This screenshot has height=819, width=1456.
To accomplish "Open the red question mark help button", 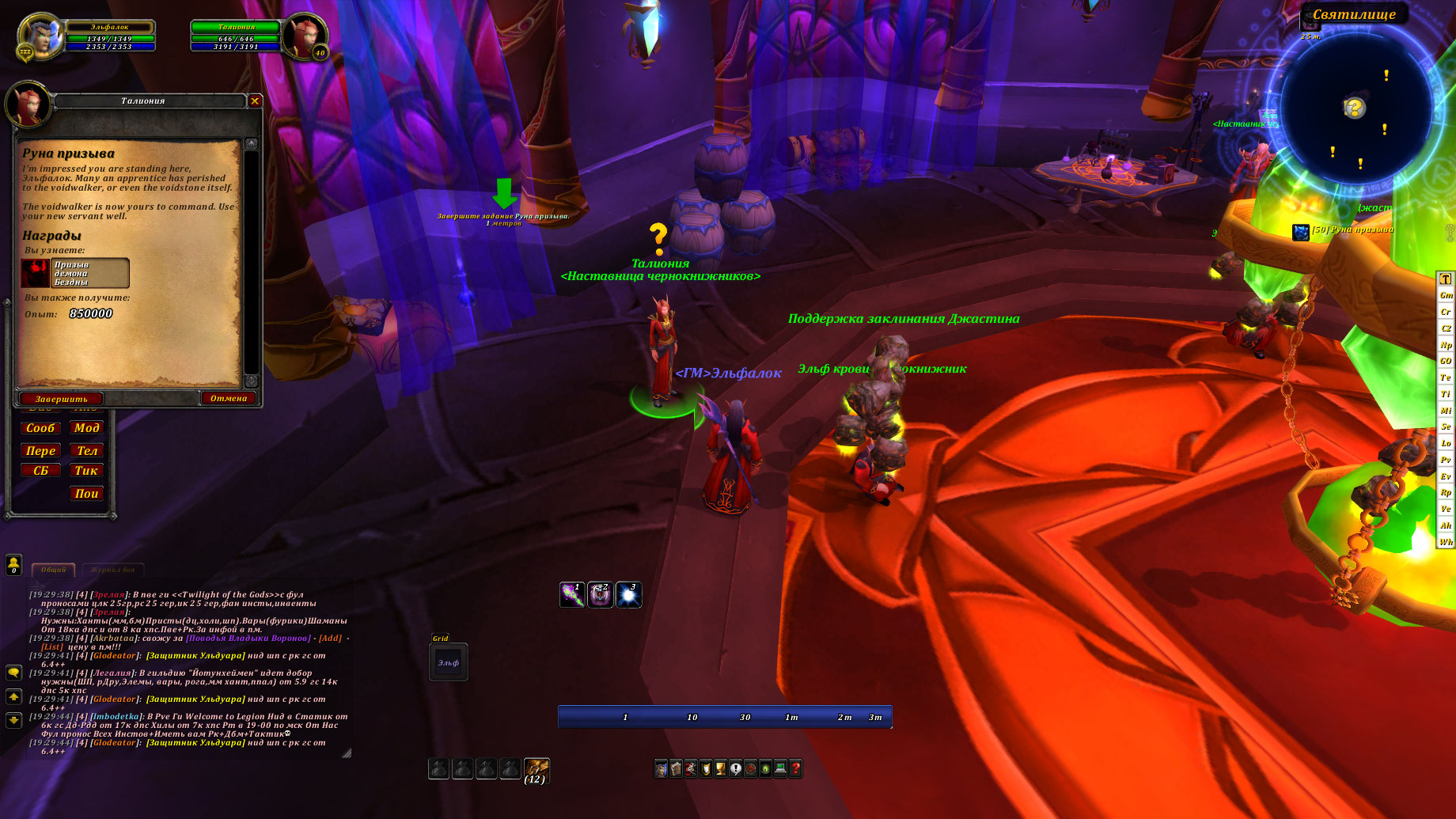I will pos(795,768).
